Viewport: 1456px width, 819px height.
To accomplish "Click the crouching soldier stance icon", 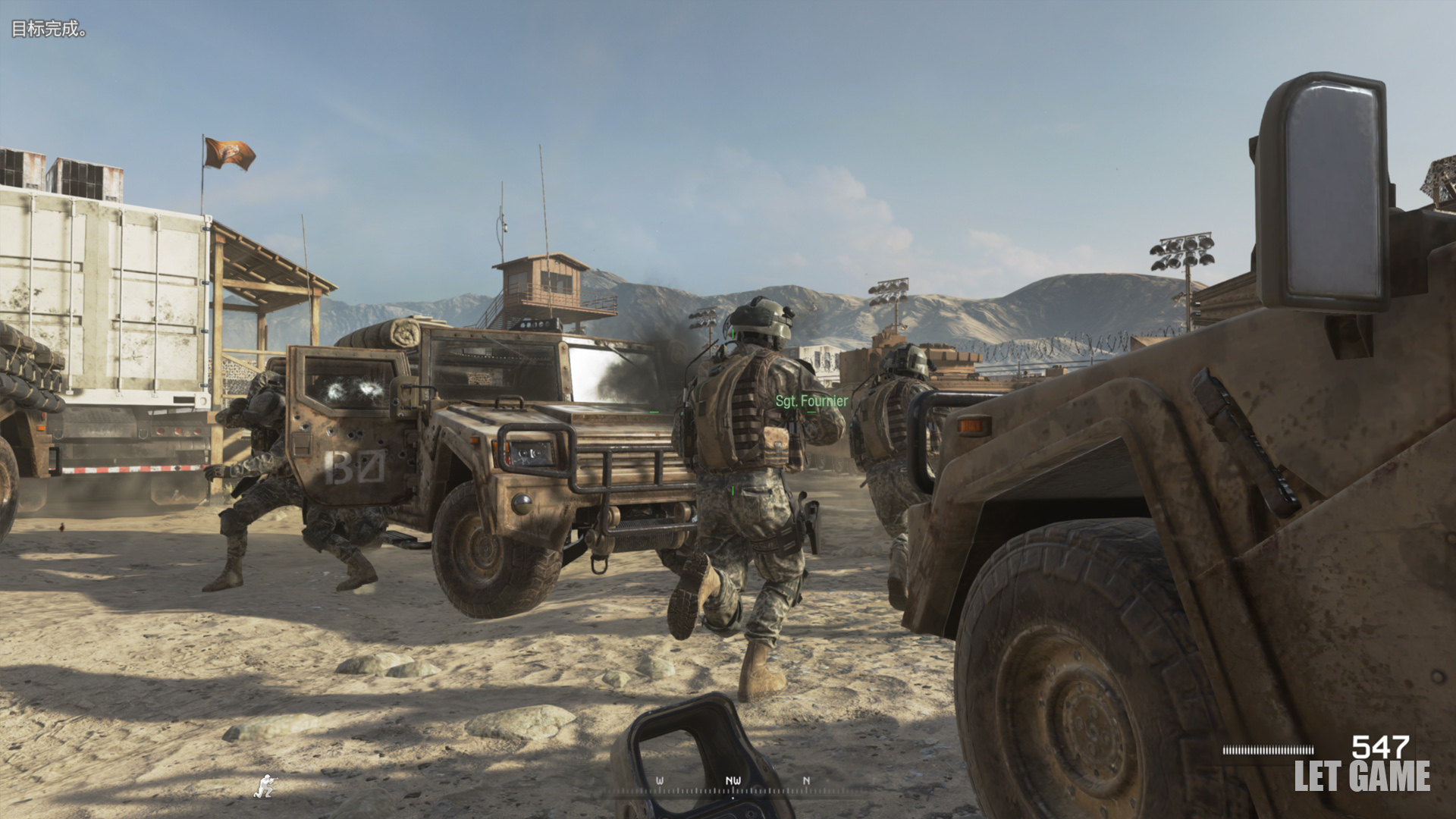I will pos(265,786).
